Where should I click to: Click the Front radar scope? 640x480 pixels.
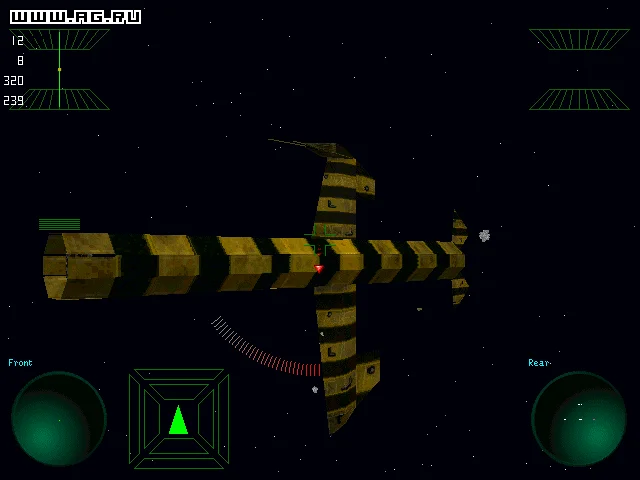tap(59, 419)
